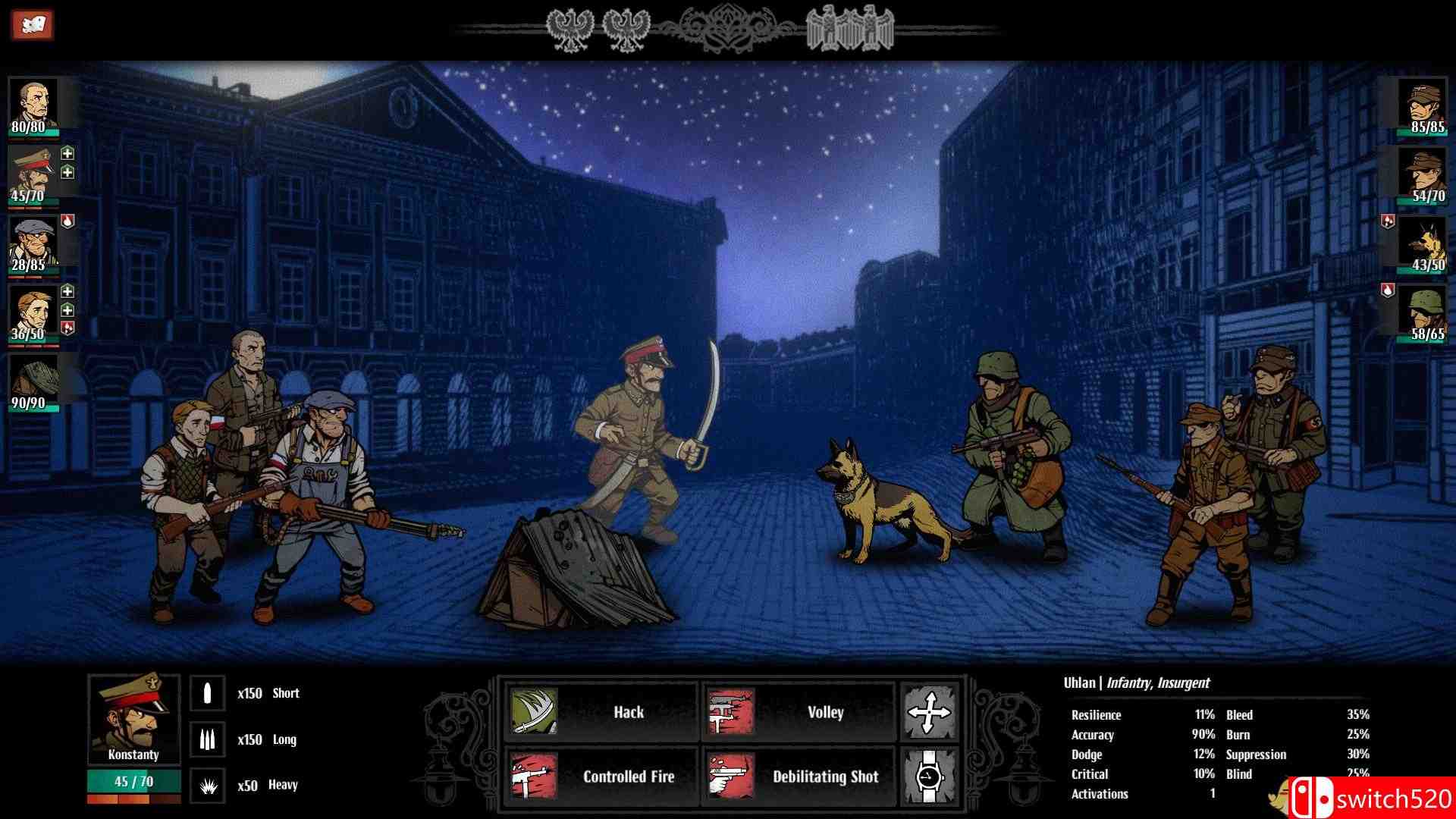
Task: Target the enemy dog portrait showing 43/50
Action: click(1423, 243)
